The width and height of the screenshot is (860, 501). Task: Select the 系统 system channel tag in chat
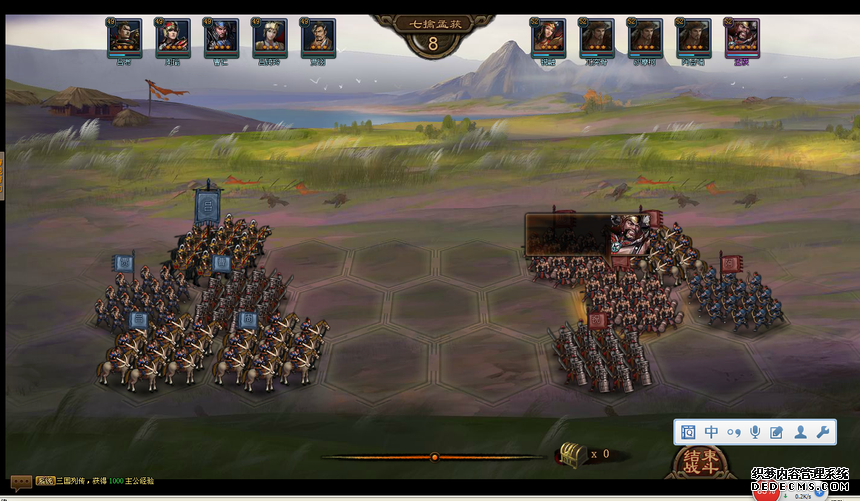point(45,481)
